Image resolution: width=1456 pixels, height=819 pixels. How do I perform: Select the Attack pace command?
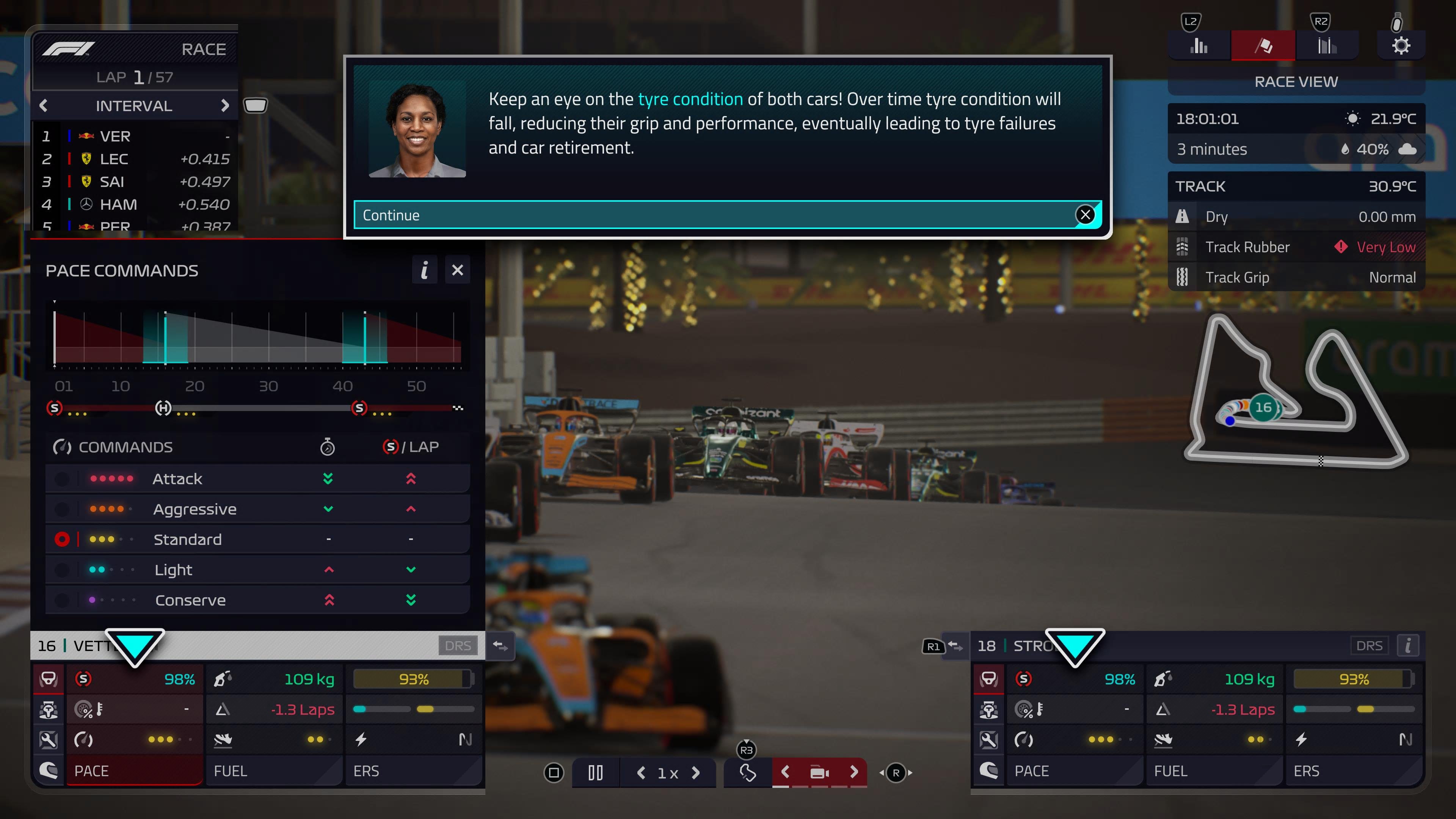coord(177,479)
